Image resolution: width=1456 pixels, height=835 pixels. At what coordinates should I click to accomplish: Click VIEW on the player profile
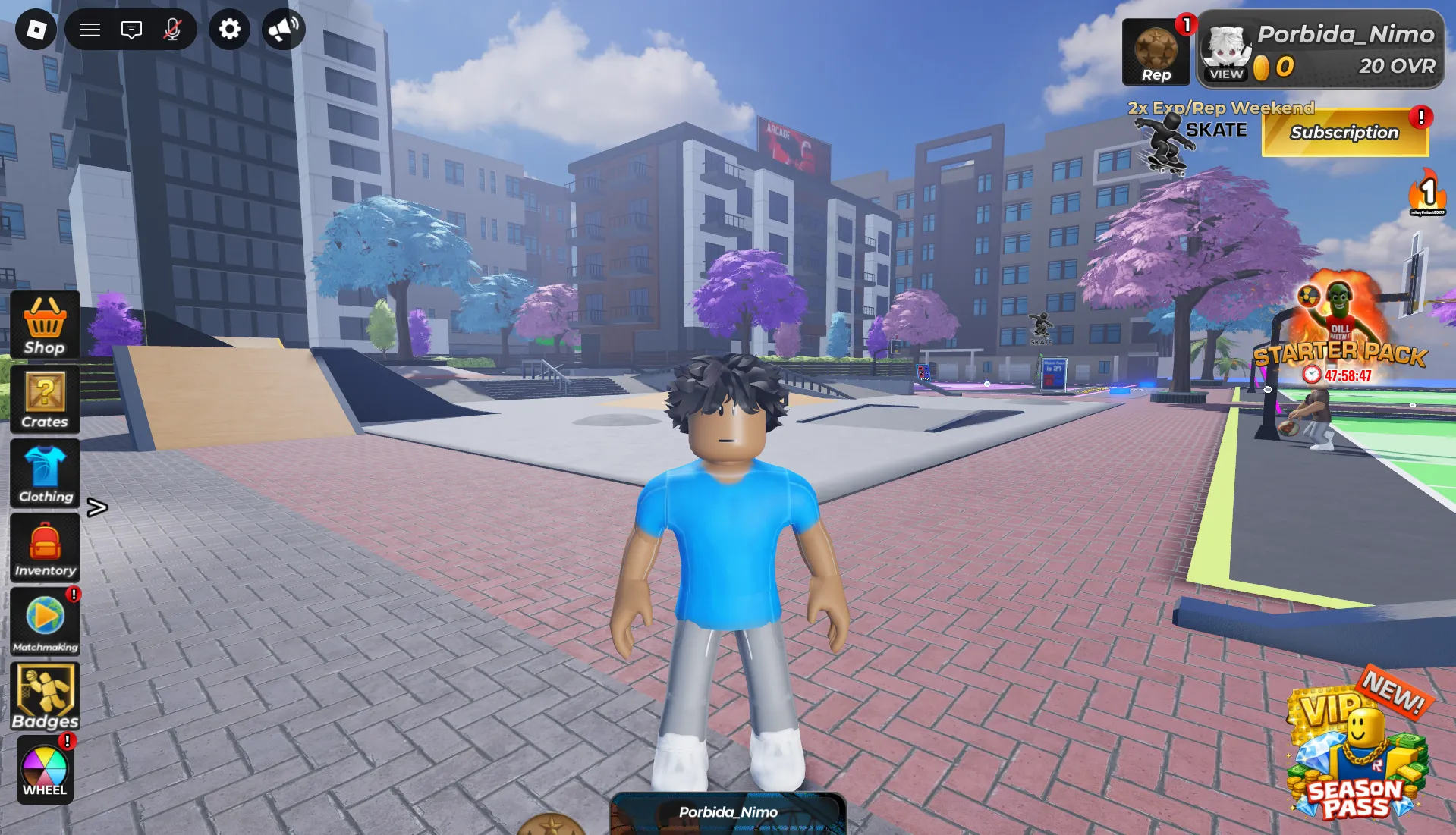coord(1226,74)
